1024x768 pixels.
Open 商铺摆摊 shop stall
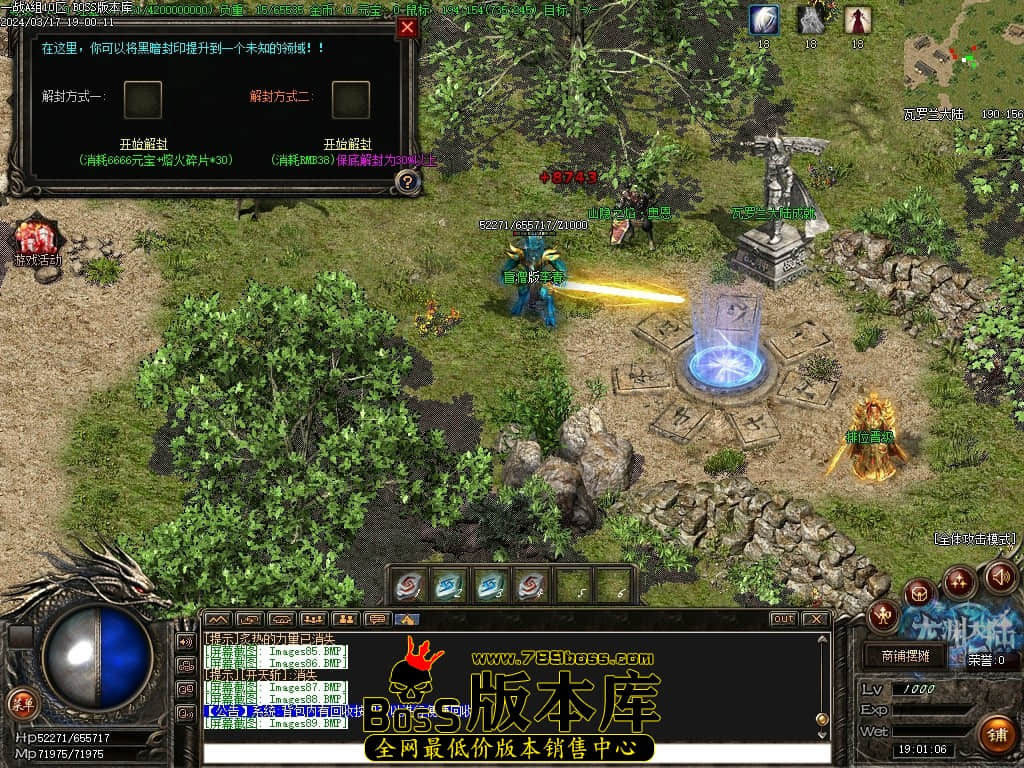pyautogui.click(x=907, y=656)
